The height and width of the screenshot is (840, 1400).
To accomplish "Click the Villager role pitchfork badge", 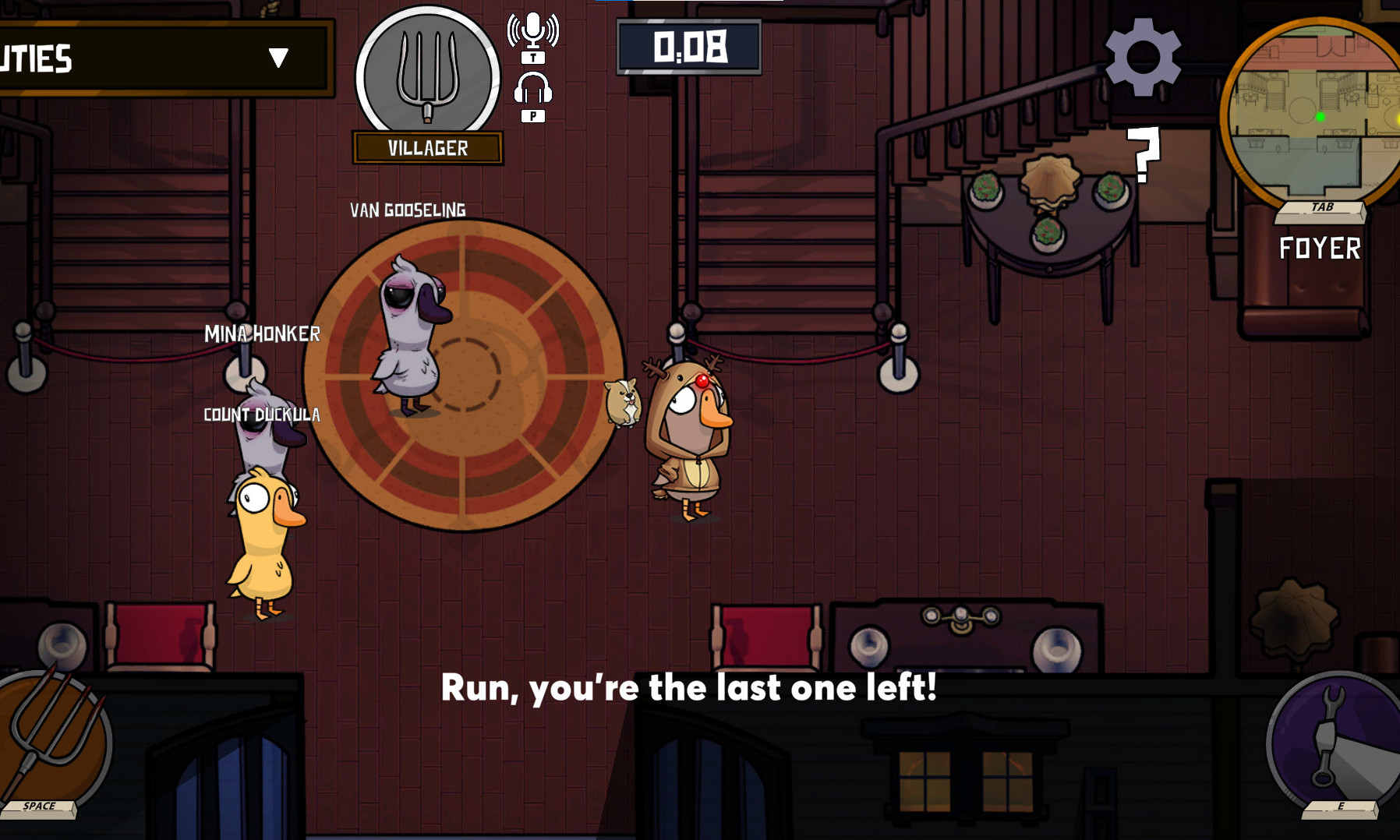I will [427, 76].
